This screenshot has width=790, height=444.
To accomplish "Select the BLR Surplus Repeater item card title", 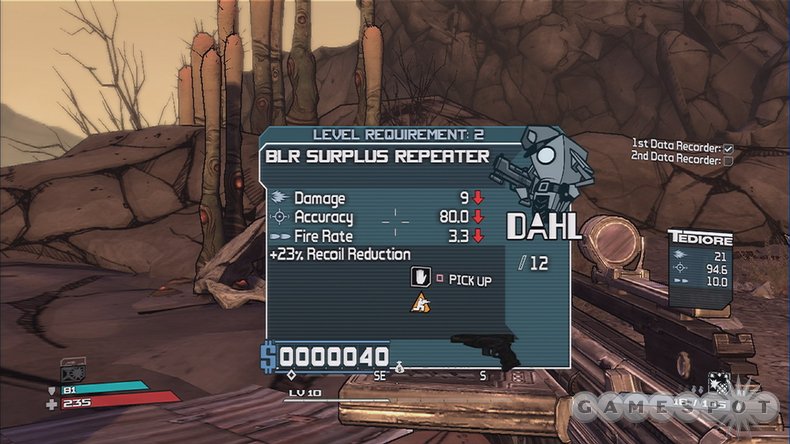I will point(377,156).
